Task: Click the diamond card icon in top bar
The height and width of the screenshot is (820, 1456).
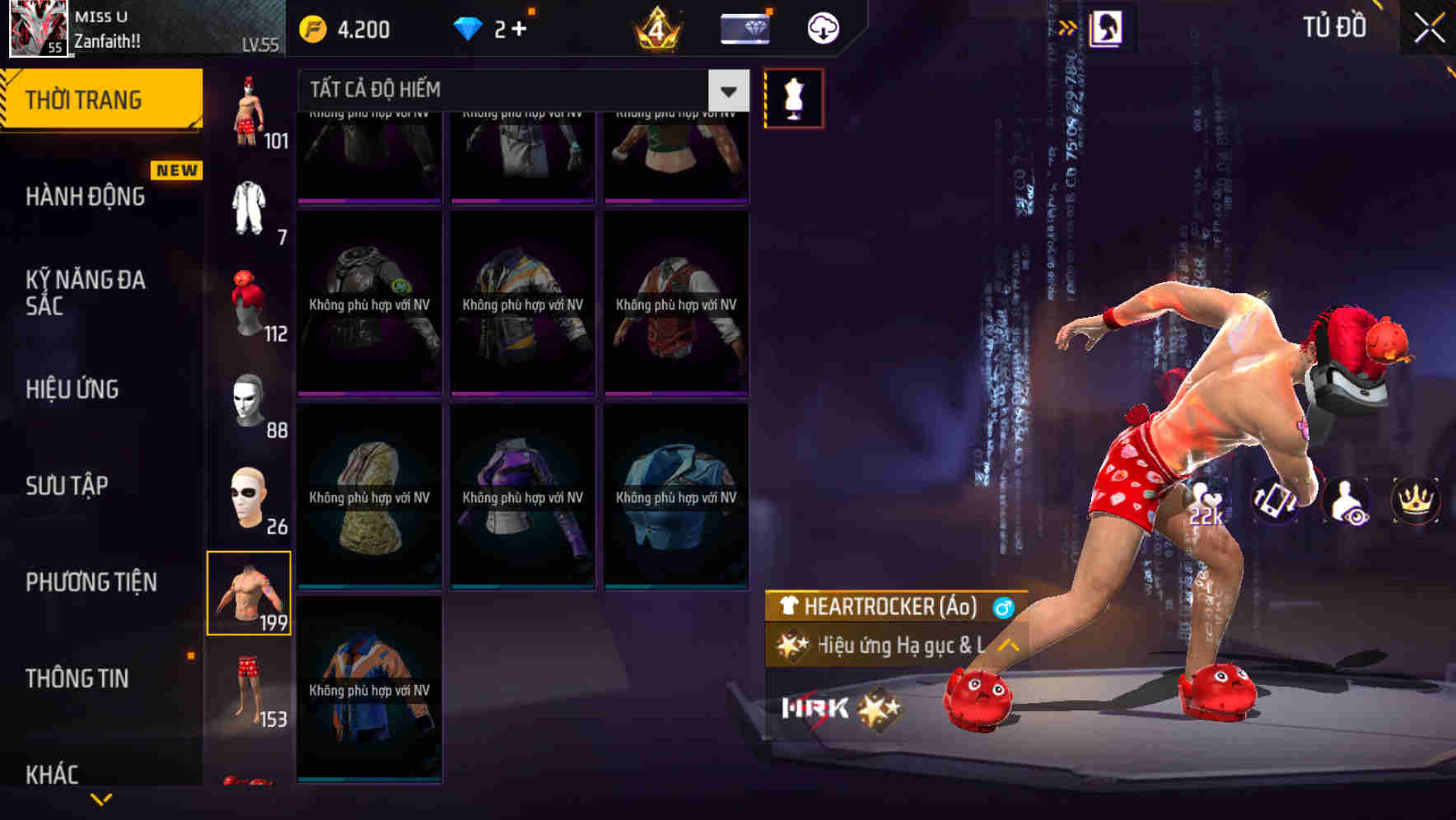Action: [x=744, y=27]
